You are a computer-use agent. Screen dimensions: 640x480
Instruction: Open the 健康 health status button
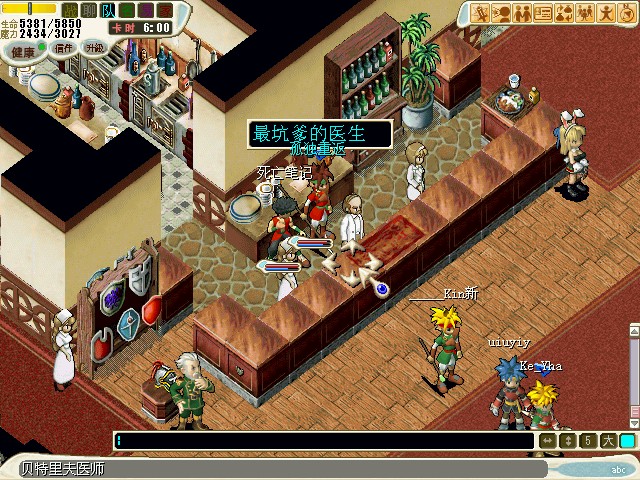click(19, 49)
